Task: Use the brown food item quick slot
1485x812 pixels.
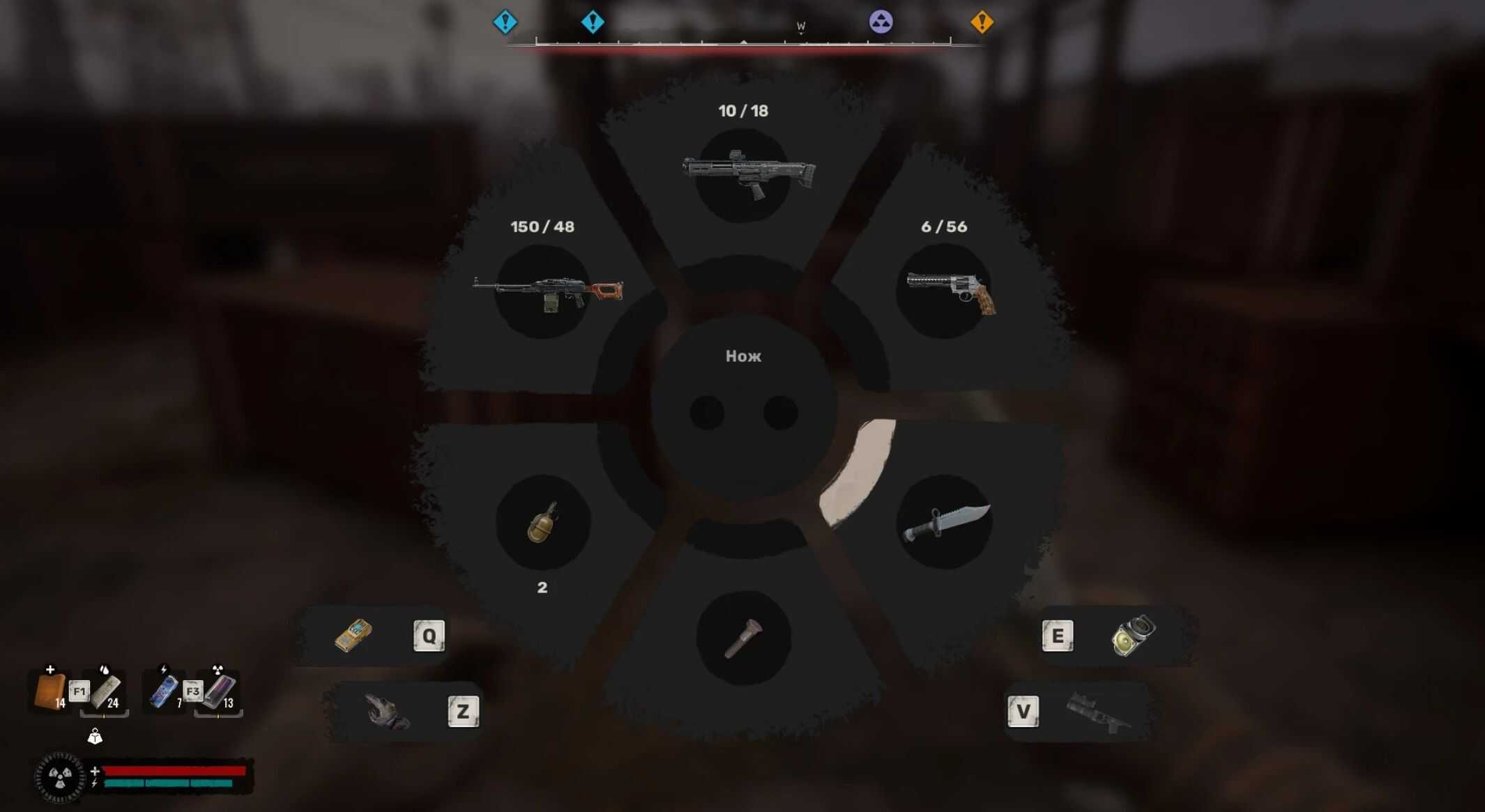Action: 49,691
